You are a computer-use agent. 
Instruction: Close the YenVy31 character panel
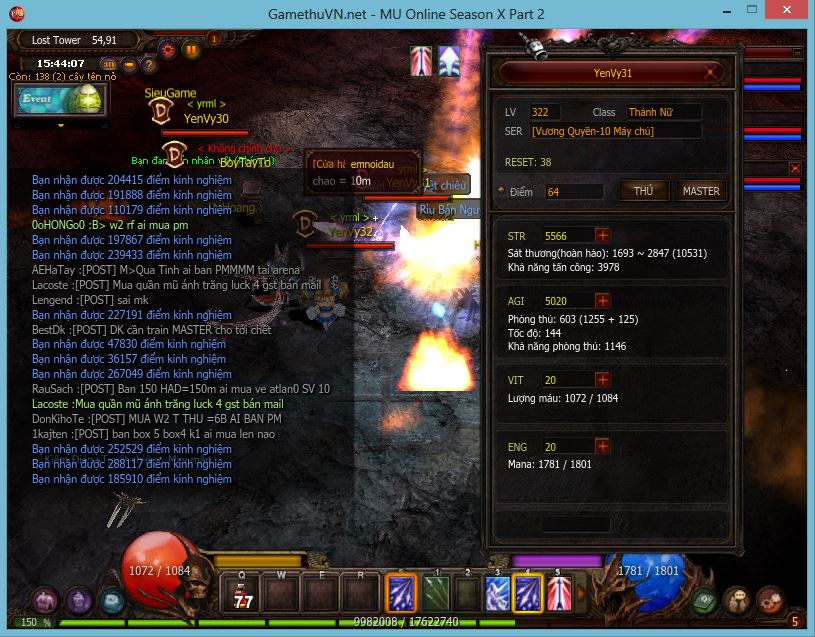point(710,73)
